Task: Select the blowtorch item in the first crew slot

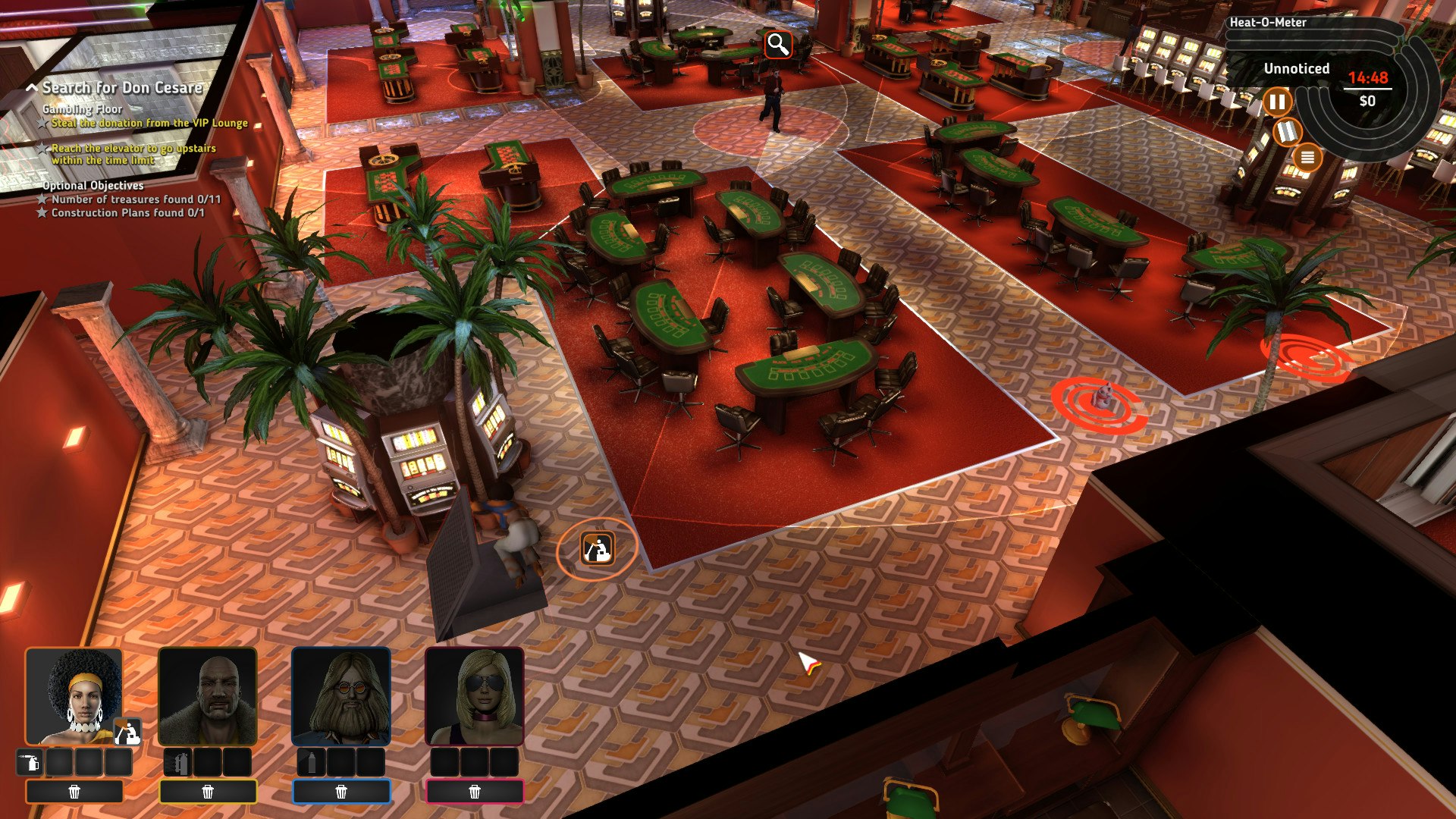Action: click(x=29, y=763)
